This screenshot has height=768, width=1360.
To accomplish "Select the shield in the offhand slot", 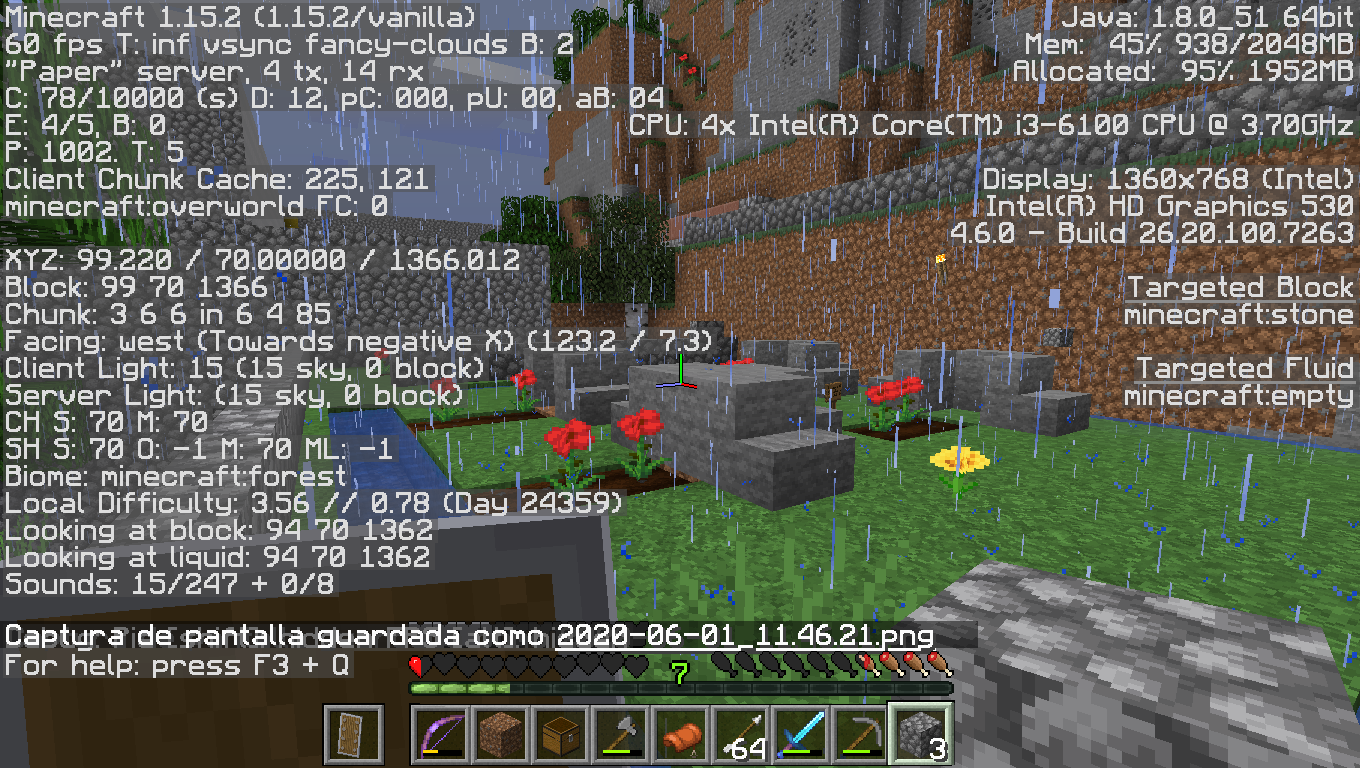I will coord(354,735).
